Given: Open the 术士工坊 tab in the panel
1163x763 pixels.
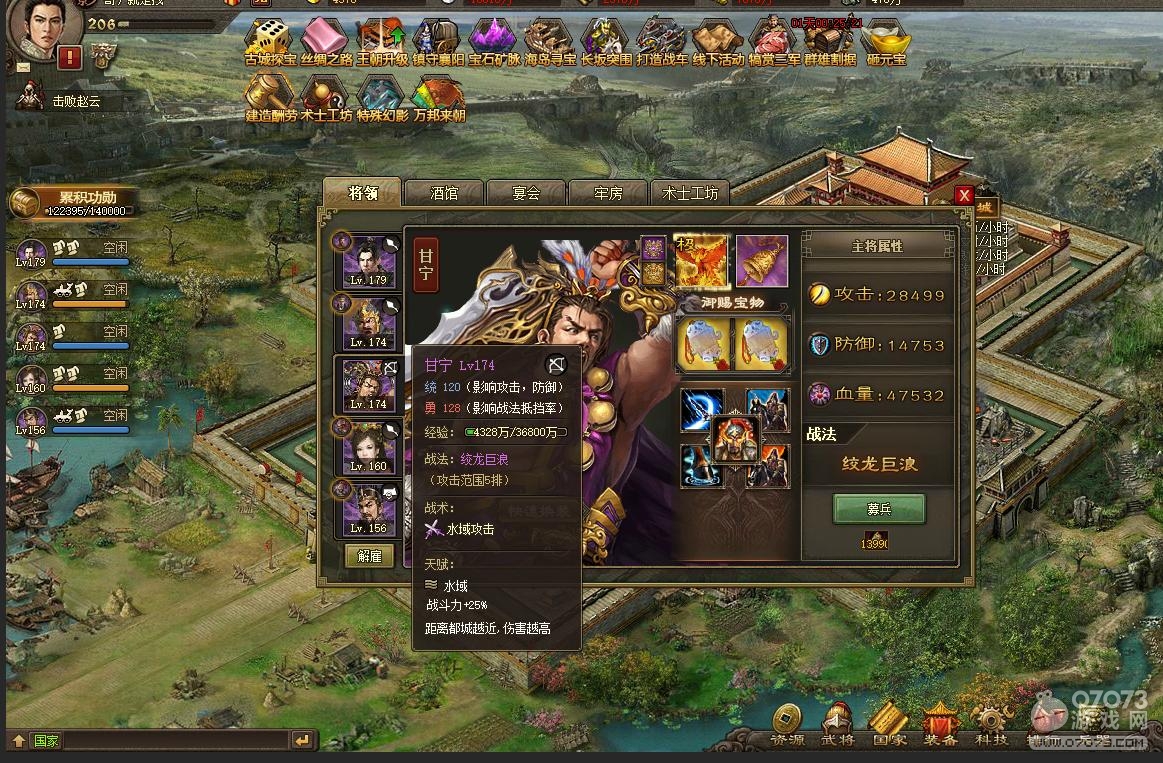Looking at the screenshot, I should pyautogui.click(x=690, y=193).
